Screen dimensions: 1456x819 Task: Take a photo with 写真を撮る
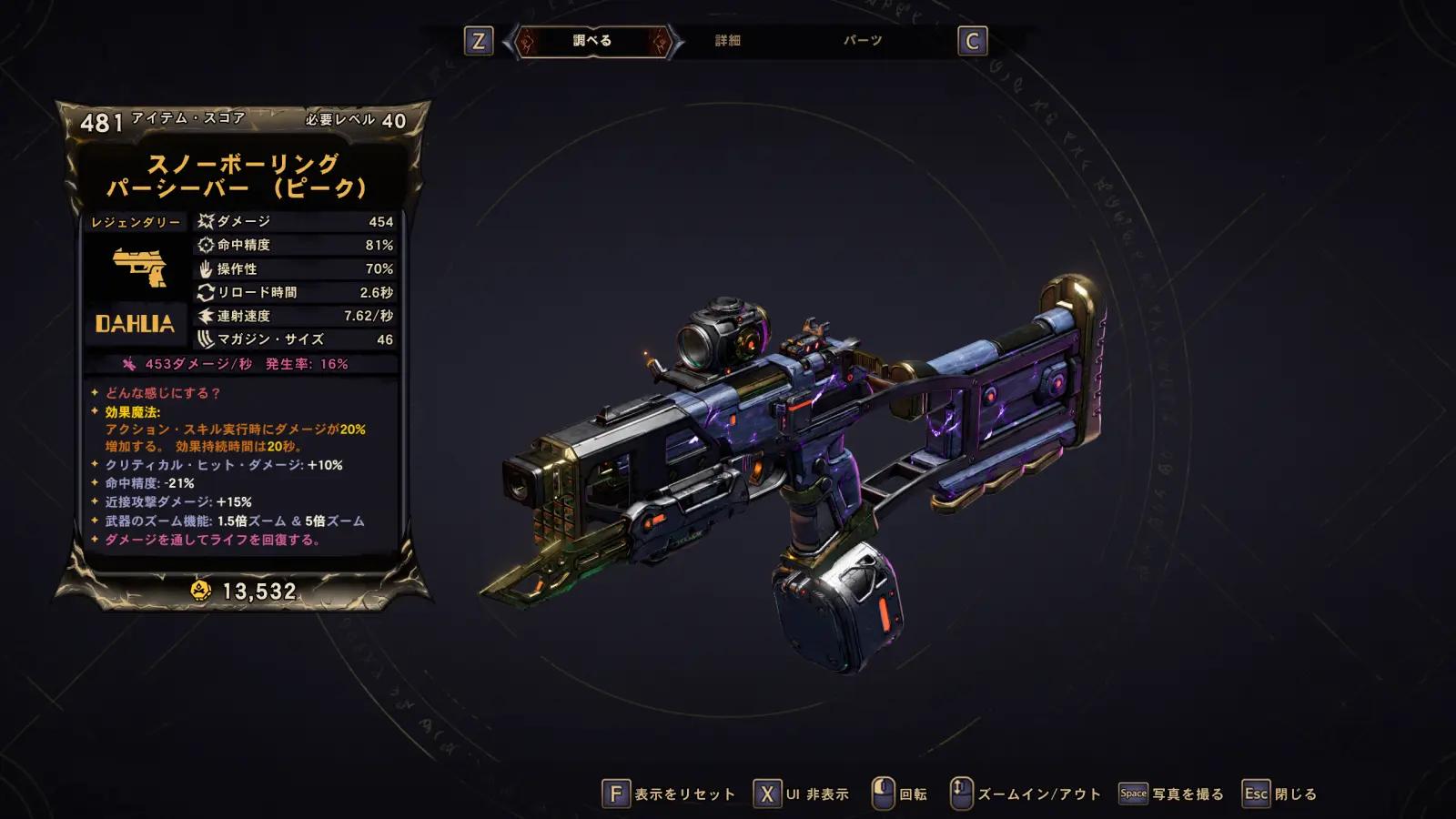point(1171,794)
